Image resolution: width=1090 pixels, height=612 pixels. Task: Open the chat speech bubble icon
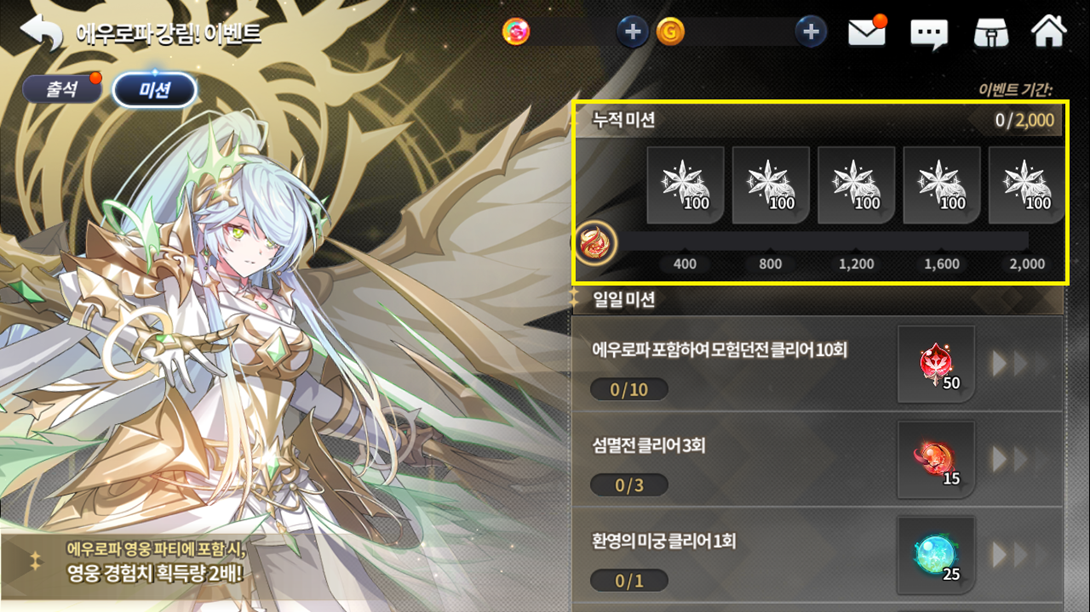(929, 34)
